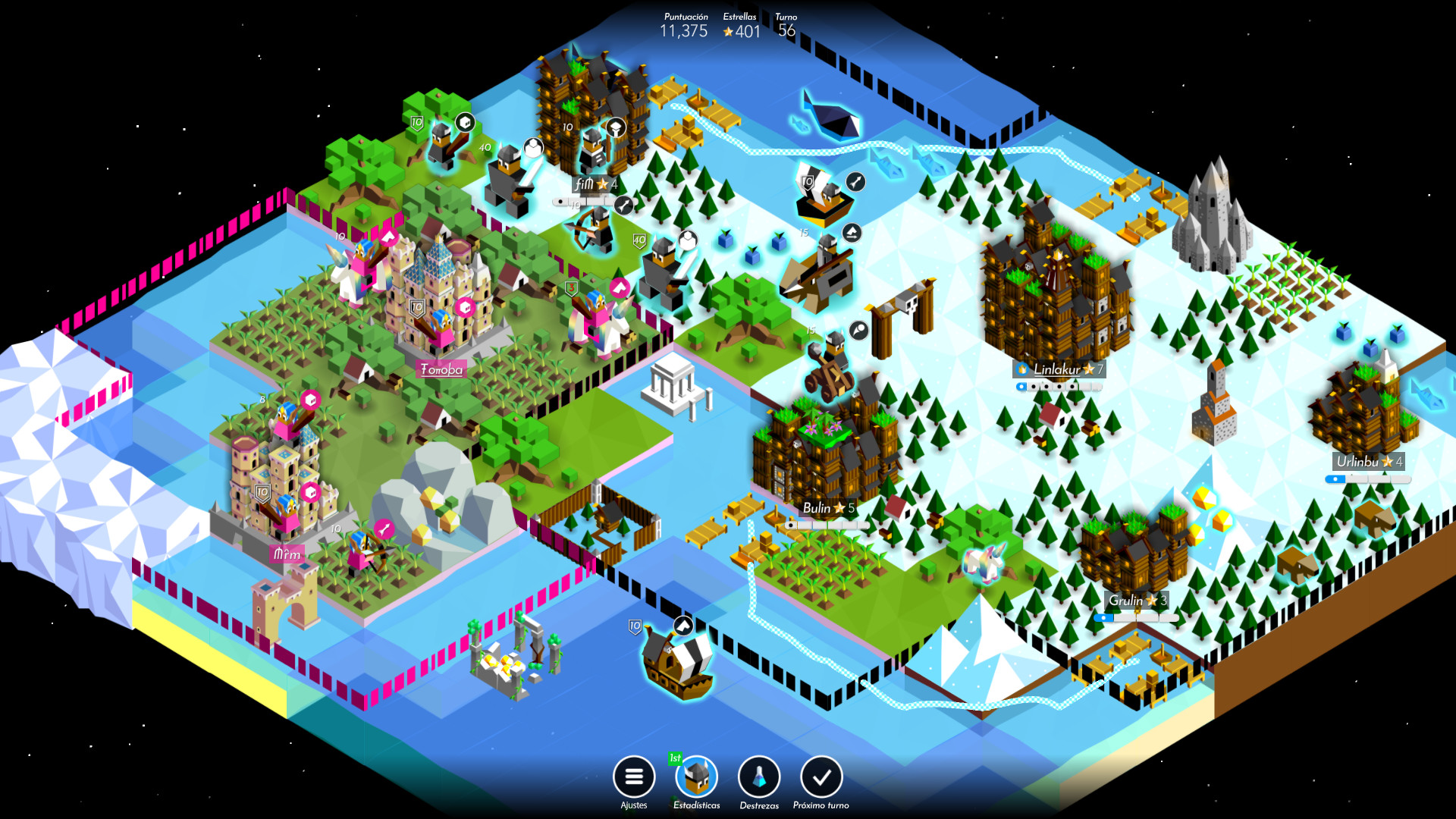The image size is (1456, 819).
Task: Open the Destrezas tech tree icon
Action: 758,778
